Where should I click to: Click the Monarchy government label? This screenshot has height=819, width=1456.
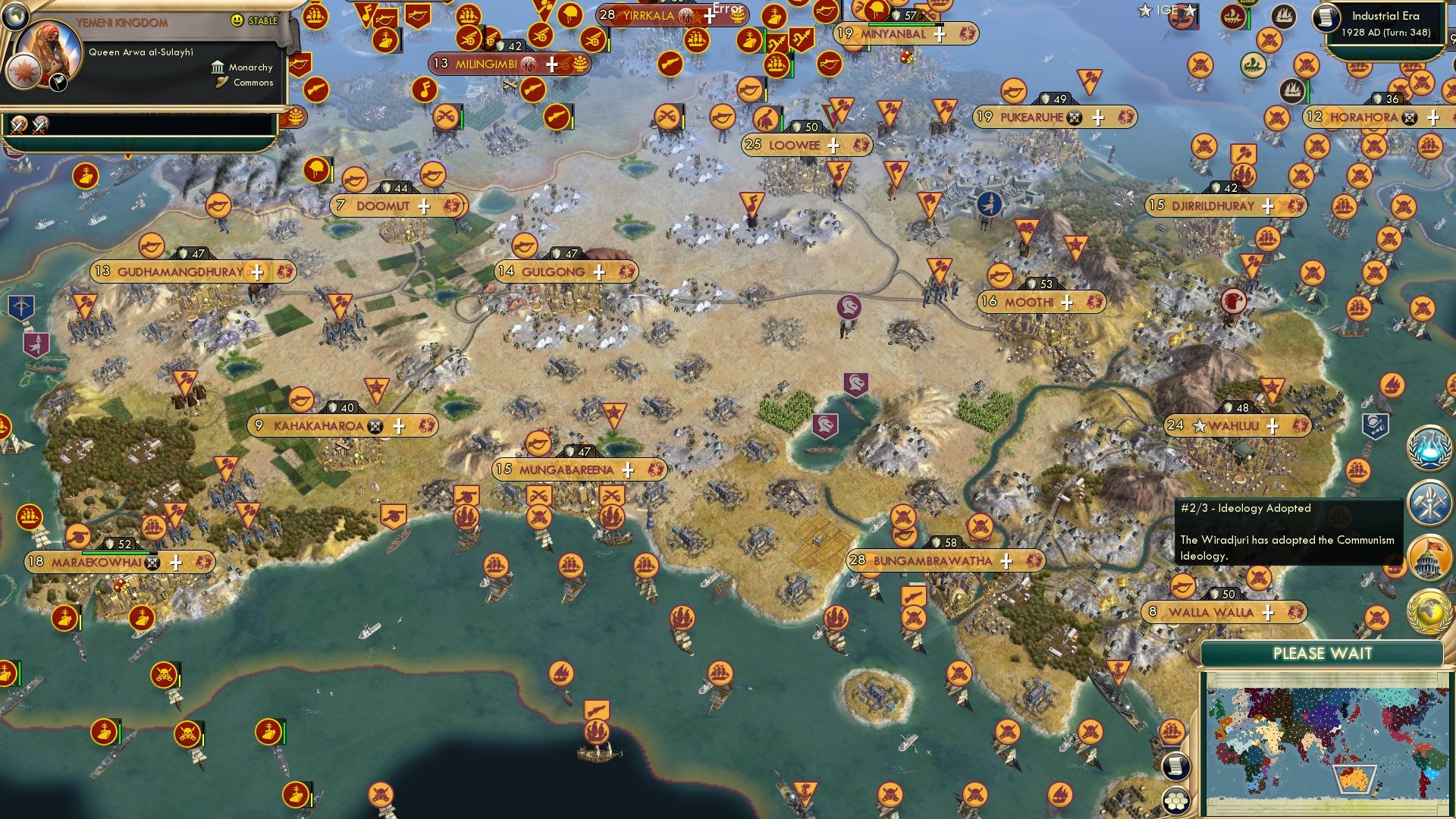(x=250, y=67)
